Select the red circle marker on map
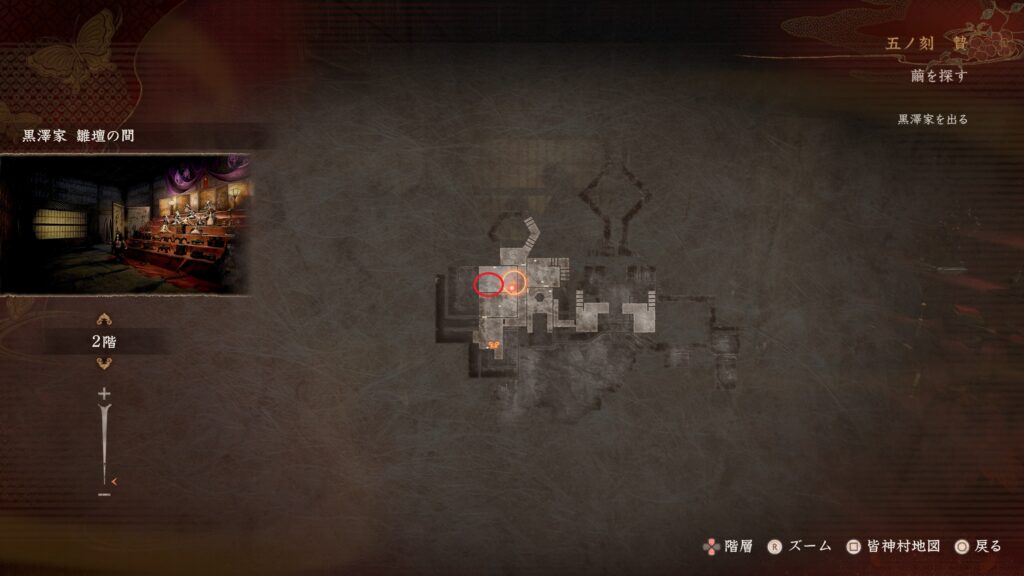Viewport: 1024px width, 576px height. 488,285
